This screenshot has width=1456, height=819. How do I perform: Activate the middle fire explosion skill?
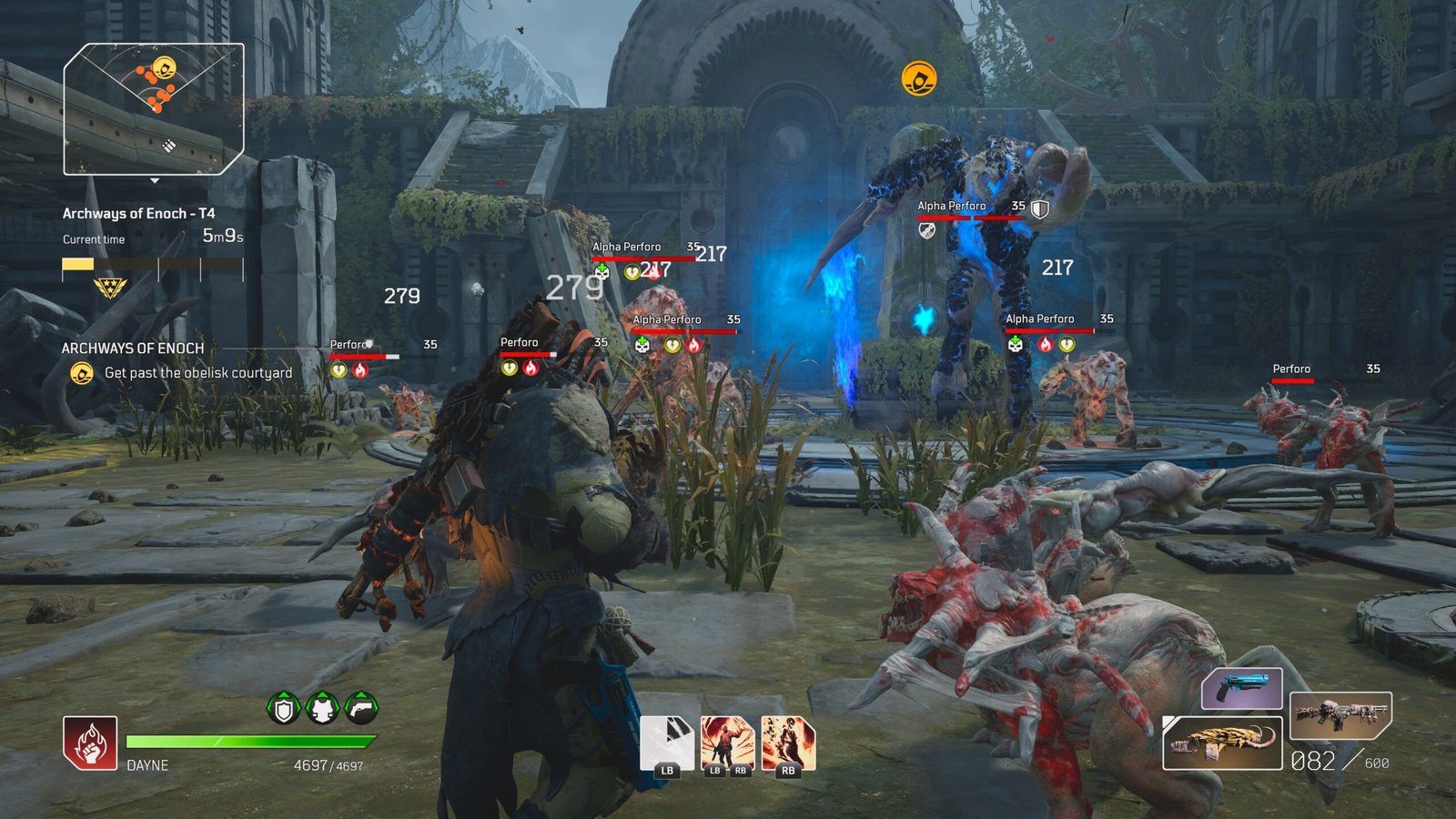[728, 743]
